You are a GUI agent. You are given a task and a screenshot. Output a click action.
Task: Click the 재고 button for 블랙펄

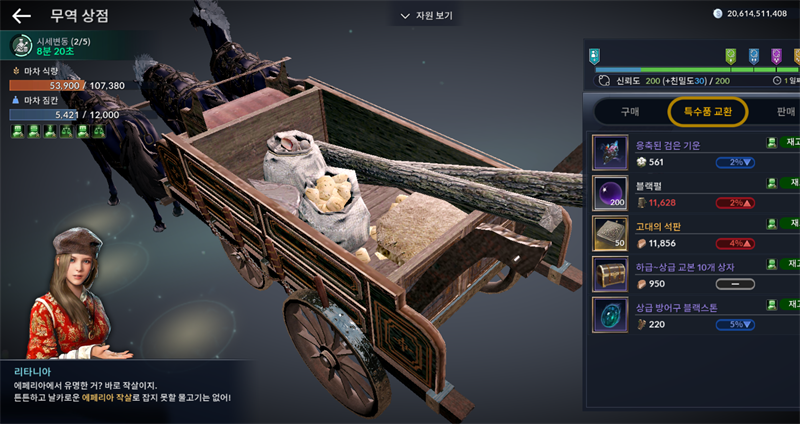tap(786, 184)
